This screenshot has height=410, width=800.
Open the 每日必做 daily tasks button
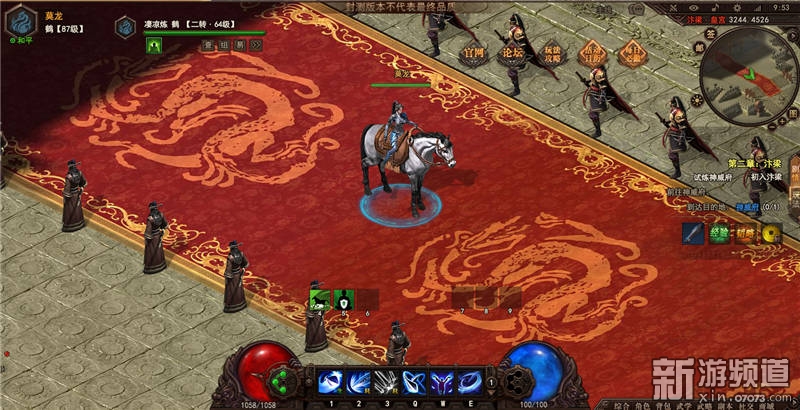(632, 52)
